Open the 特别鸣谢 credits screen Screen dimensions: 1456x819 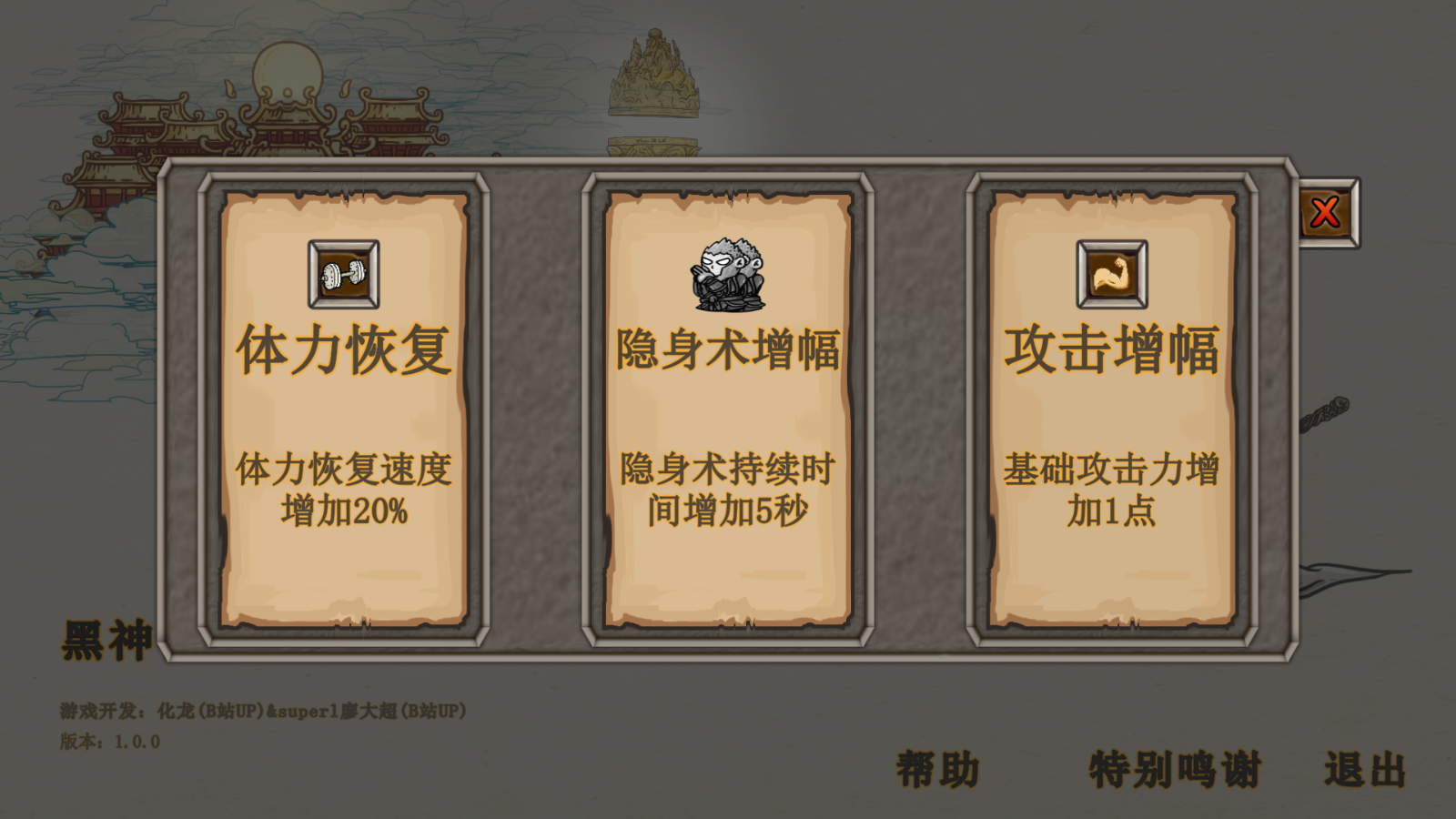(x=1174, y=767)
